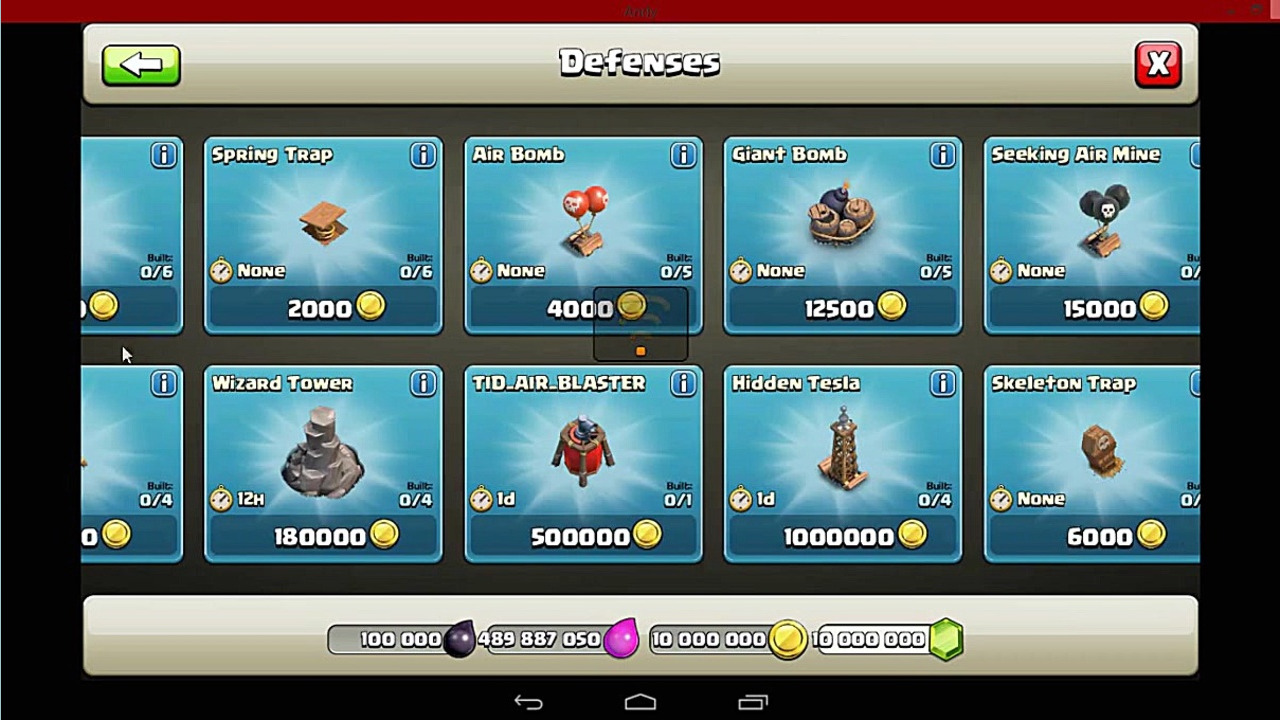
Task: Check TID_AIR_BLASTER info icon
Action: pyautogui.click(x=683, y=384)
